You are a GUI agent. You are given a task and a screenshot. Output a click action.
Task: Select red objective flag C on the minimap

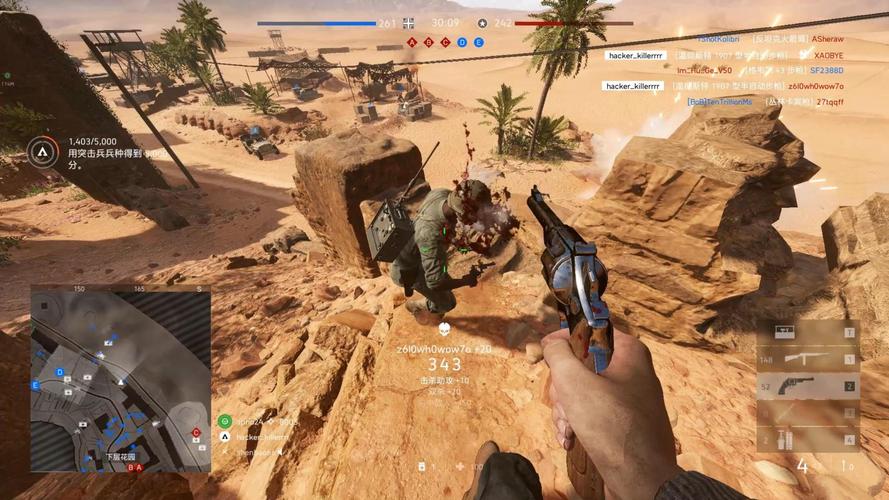[196, 432]
